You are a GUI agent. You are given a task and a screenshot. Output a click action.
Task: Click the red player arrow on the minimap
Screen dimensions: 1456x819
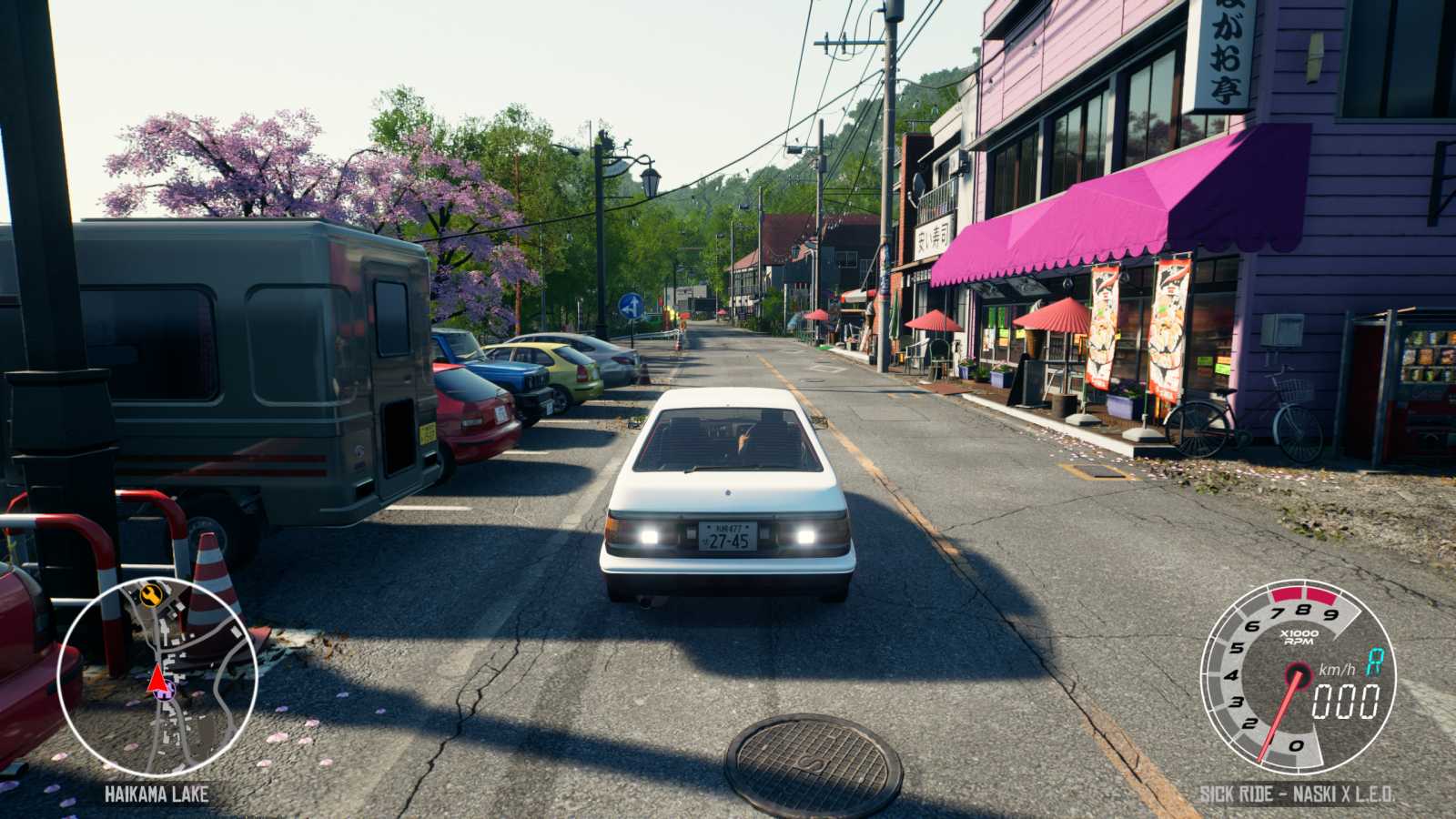[x=157, y=681]
